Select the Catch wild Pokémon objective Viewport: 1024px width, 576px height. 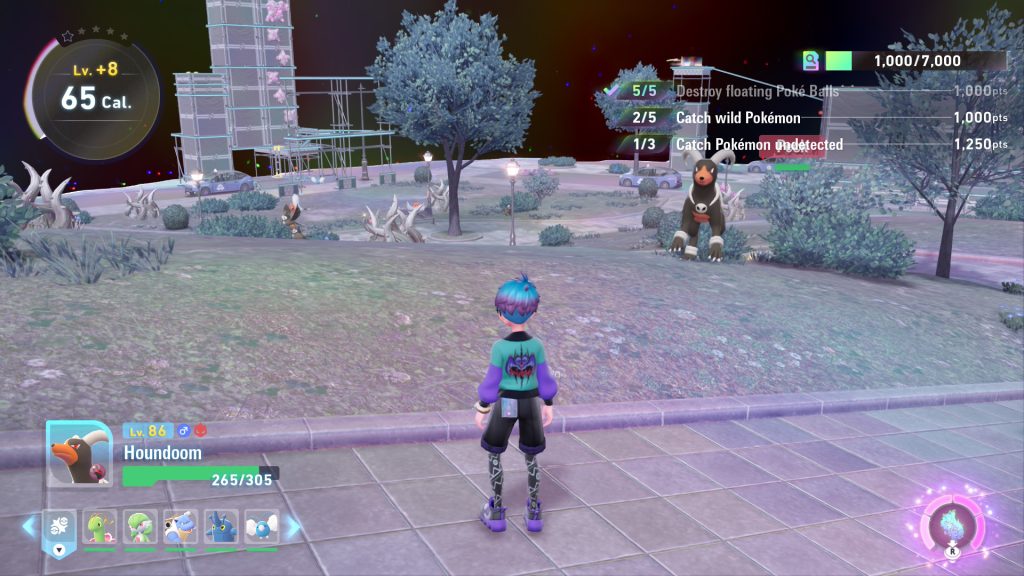pyautogui.click(x=738, y=118)
